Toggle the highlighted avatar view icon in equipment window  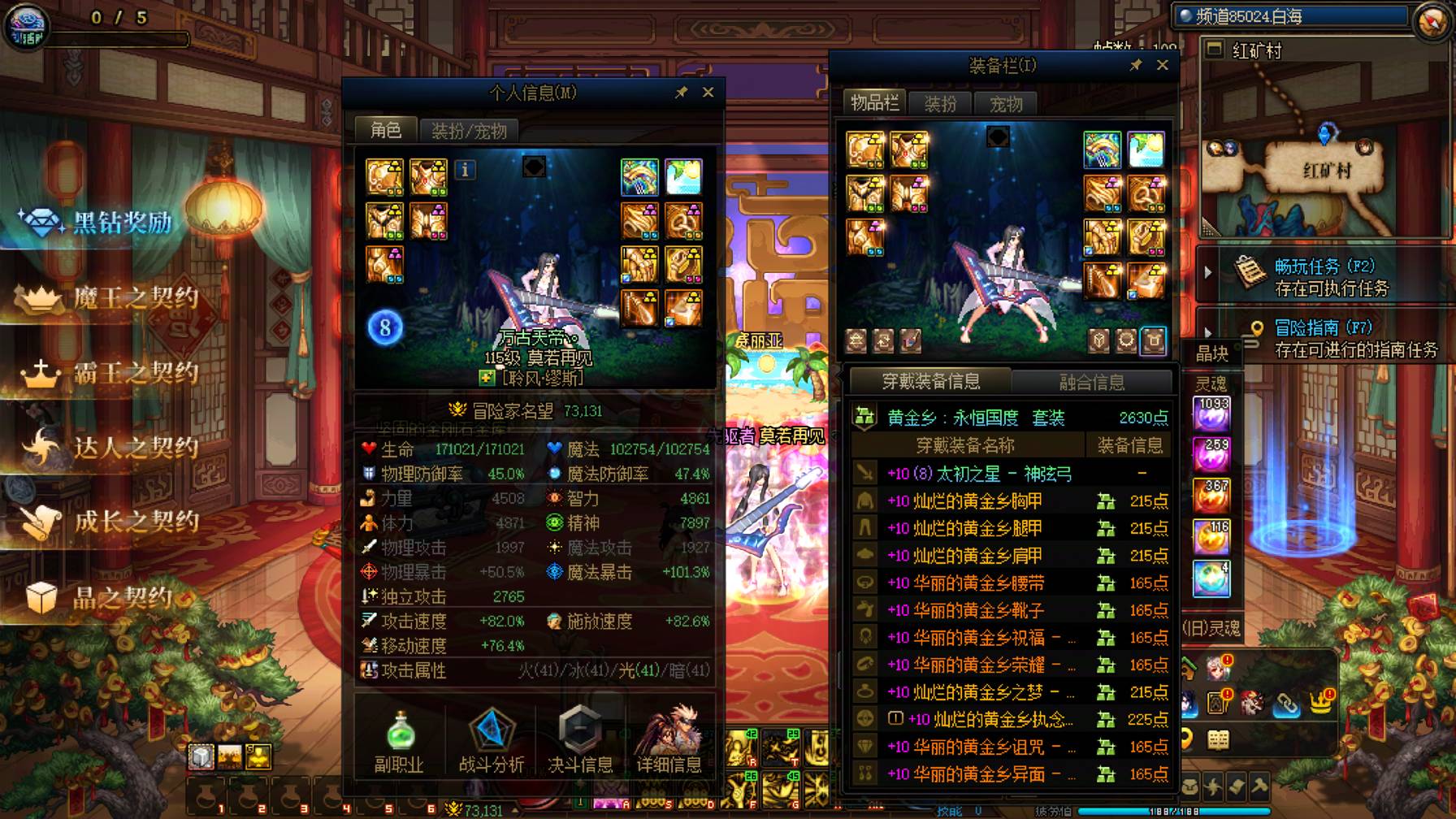pos(1154,340)
